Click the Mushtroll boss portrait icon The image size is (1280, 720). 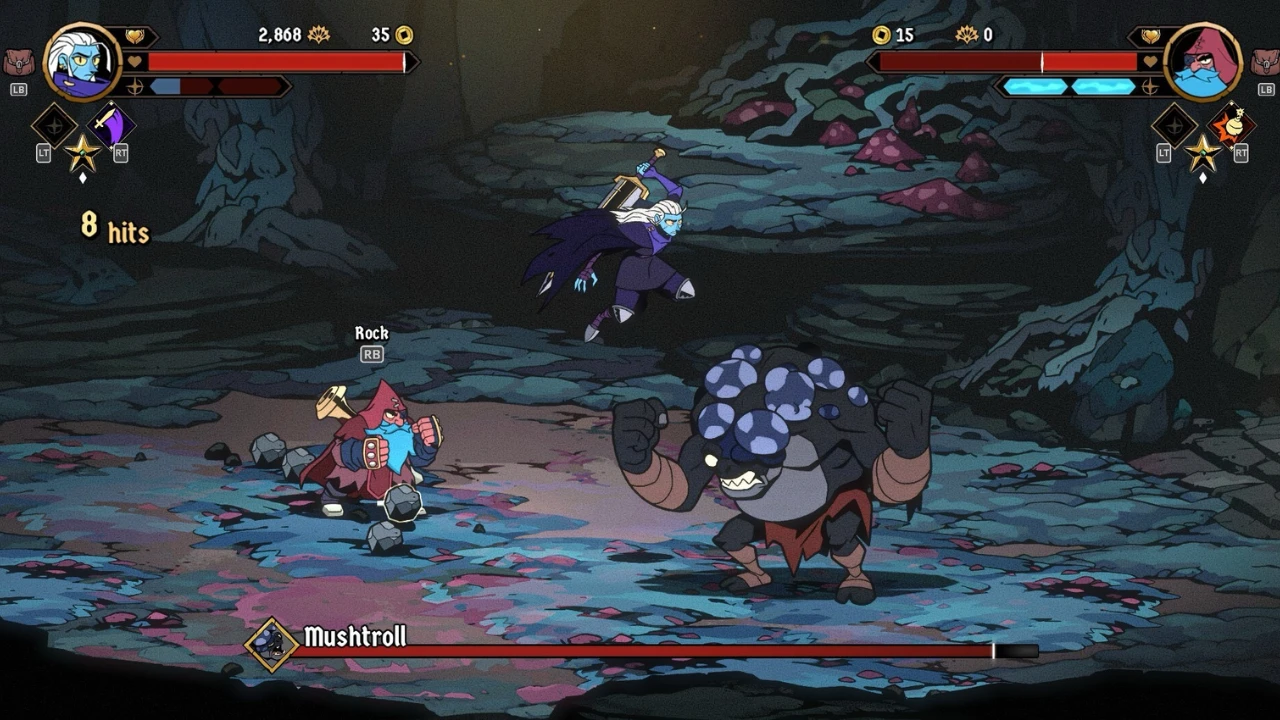pos(272,643)
